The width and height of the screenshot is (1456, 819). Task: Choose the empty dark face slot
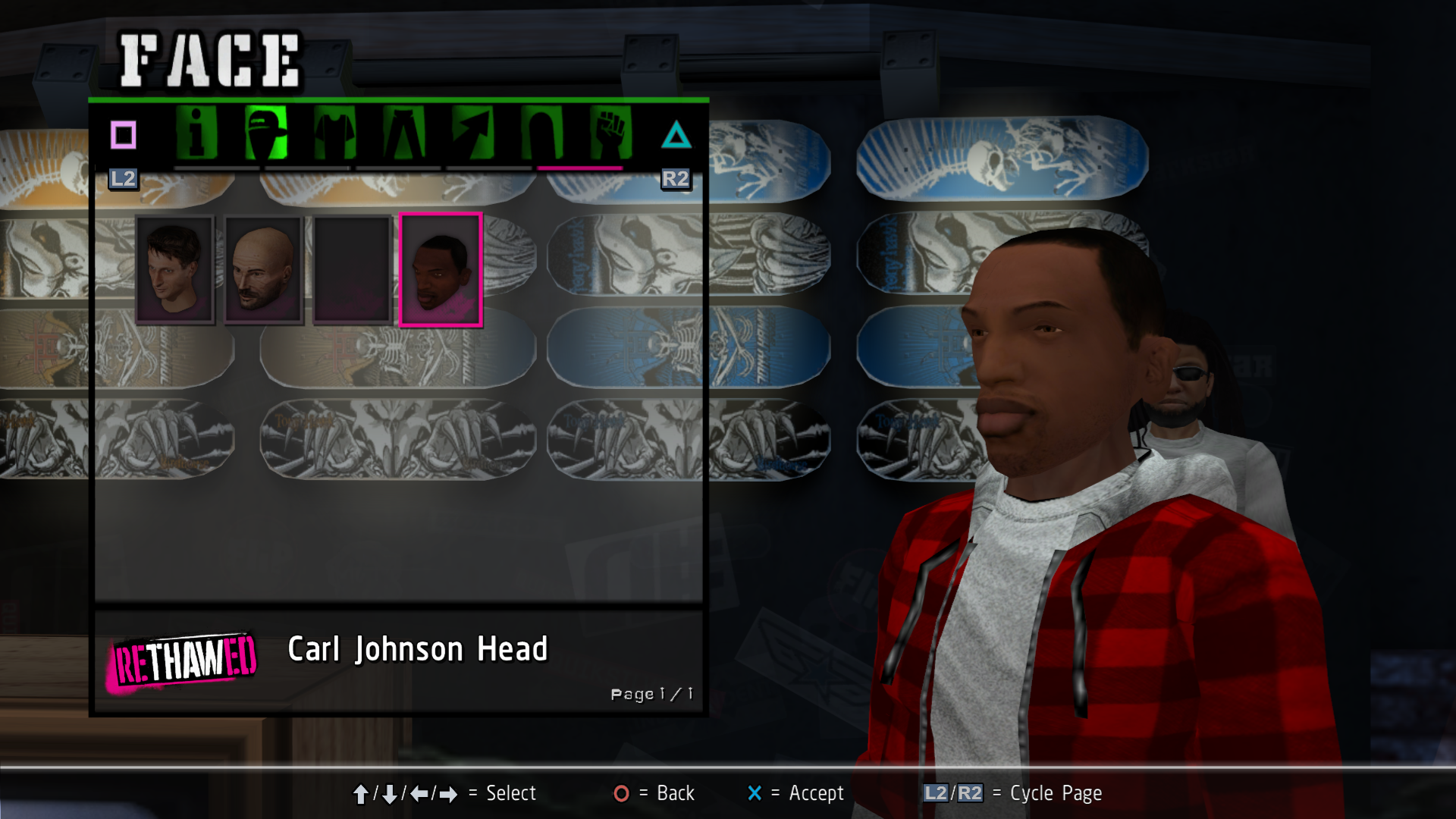[352, 269]
